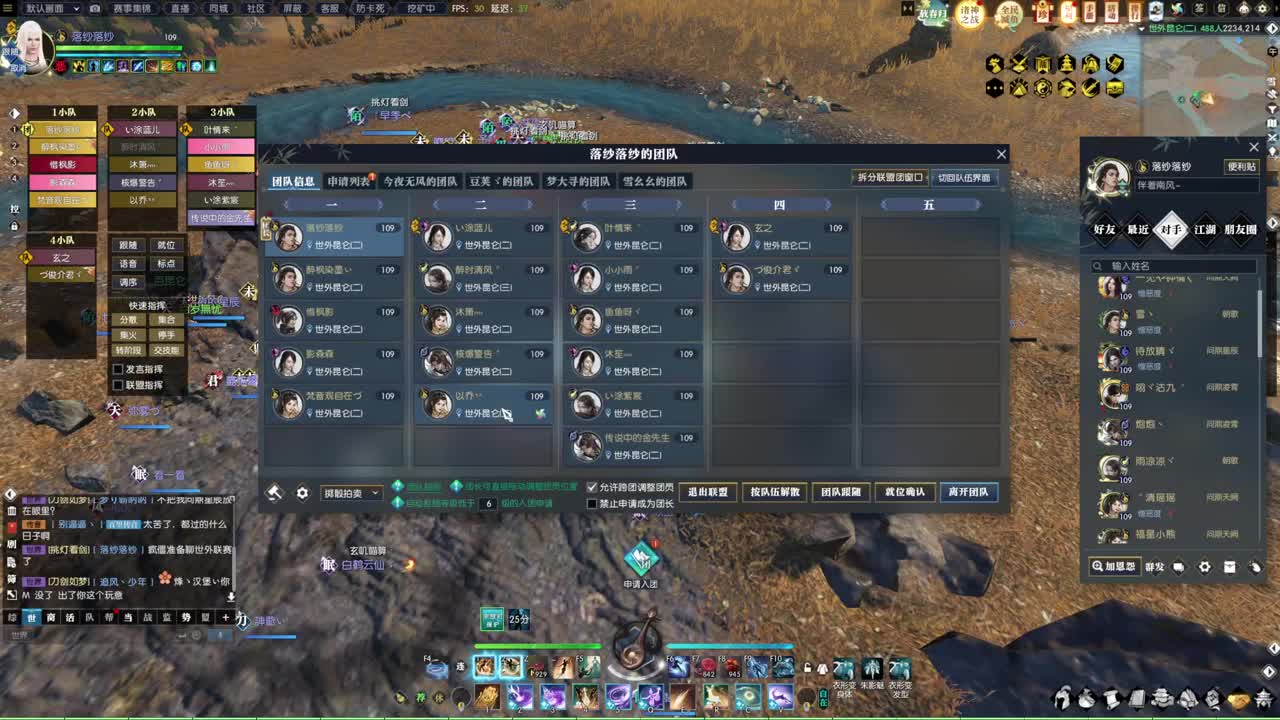Image resolution: width=1280 pixels, height=720 pixels.
Task: Click the mail icon at friend panel bottom
Action: click(1229, 567)
